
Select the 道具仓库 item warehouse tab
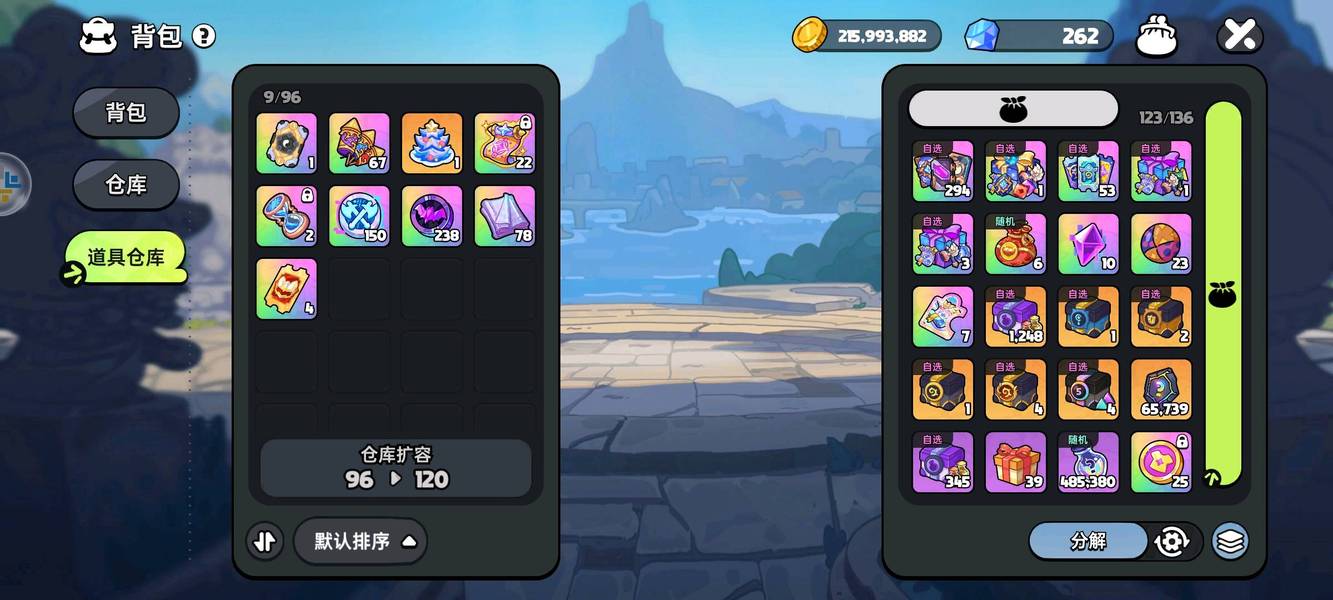click(x=126, y=257)
